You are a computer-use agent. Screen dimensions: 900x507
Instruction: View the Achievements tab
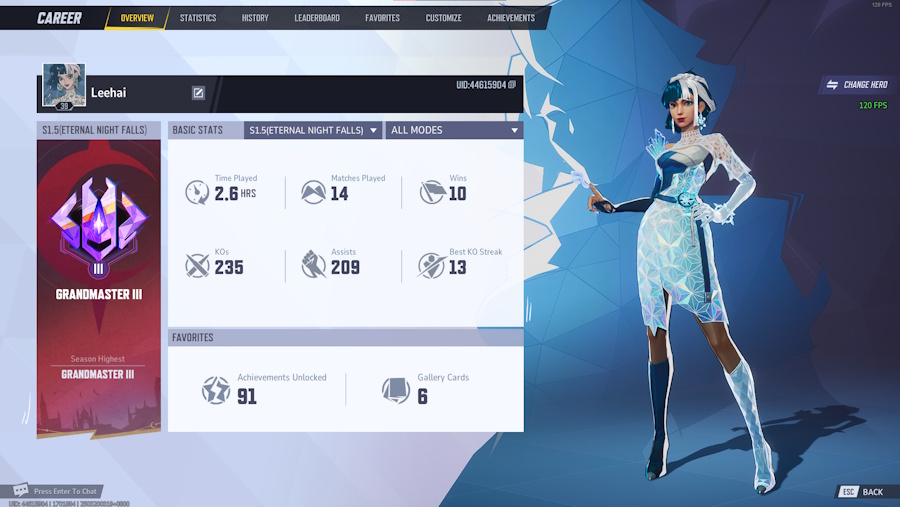[511, 18]
